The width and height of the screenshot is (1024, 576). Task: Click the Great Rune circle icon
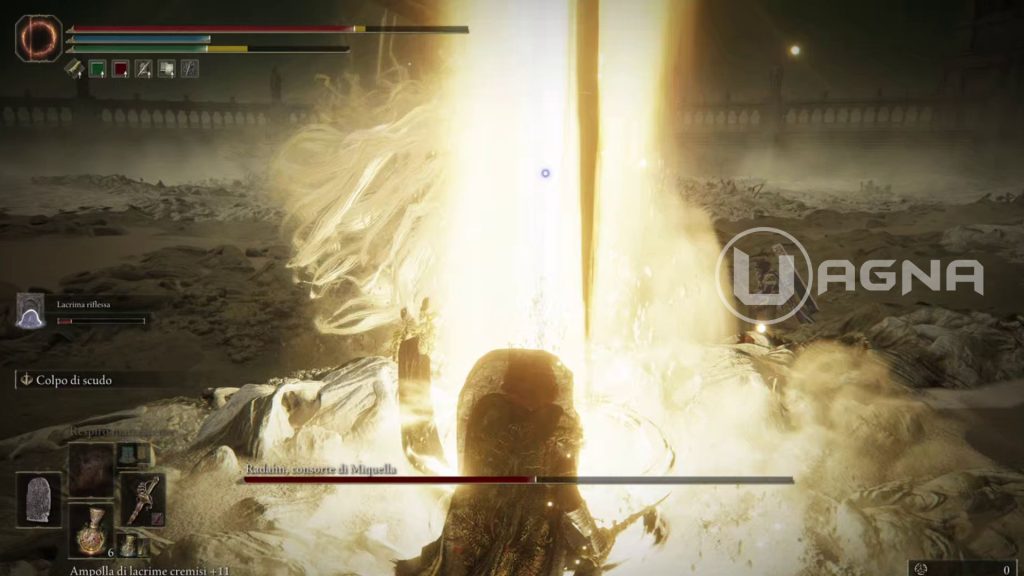(x=39, y=38)
